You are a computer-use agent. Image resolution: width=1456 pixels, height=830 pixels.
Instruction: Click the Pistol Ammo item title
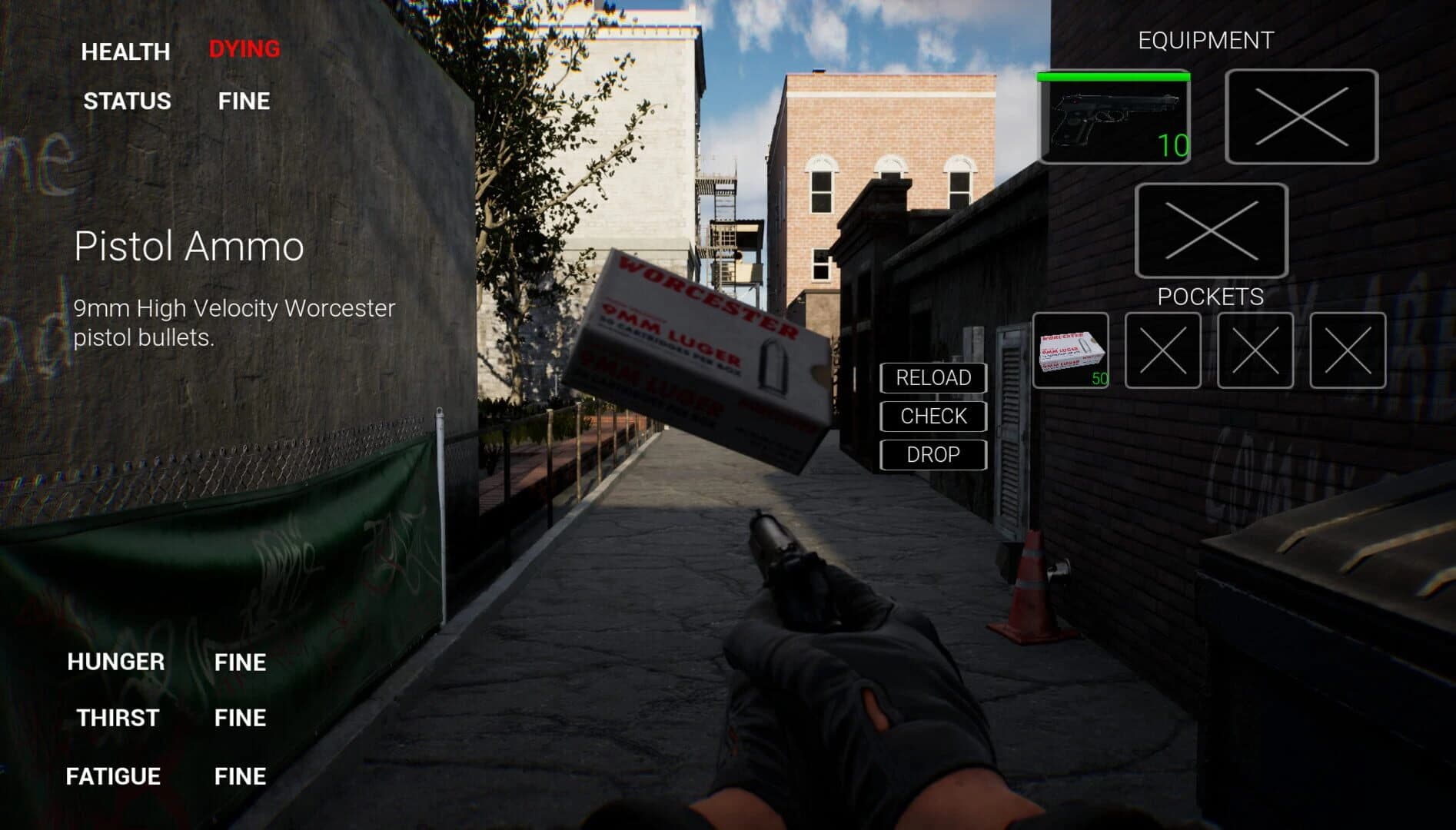pos(189,247)
